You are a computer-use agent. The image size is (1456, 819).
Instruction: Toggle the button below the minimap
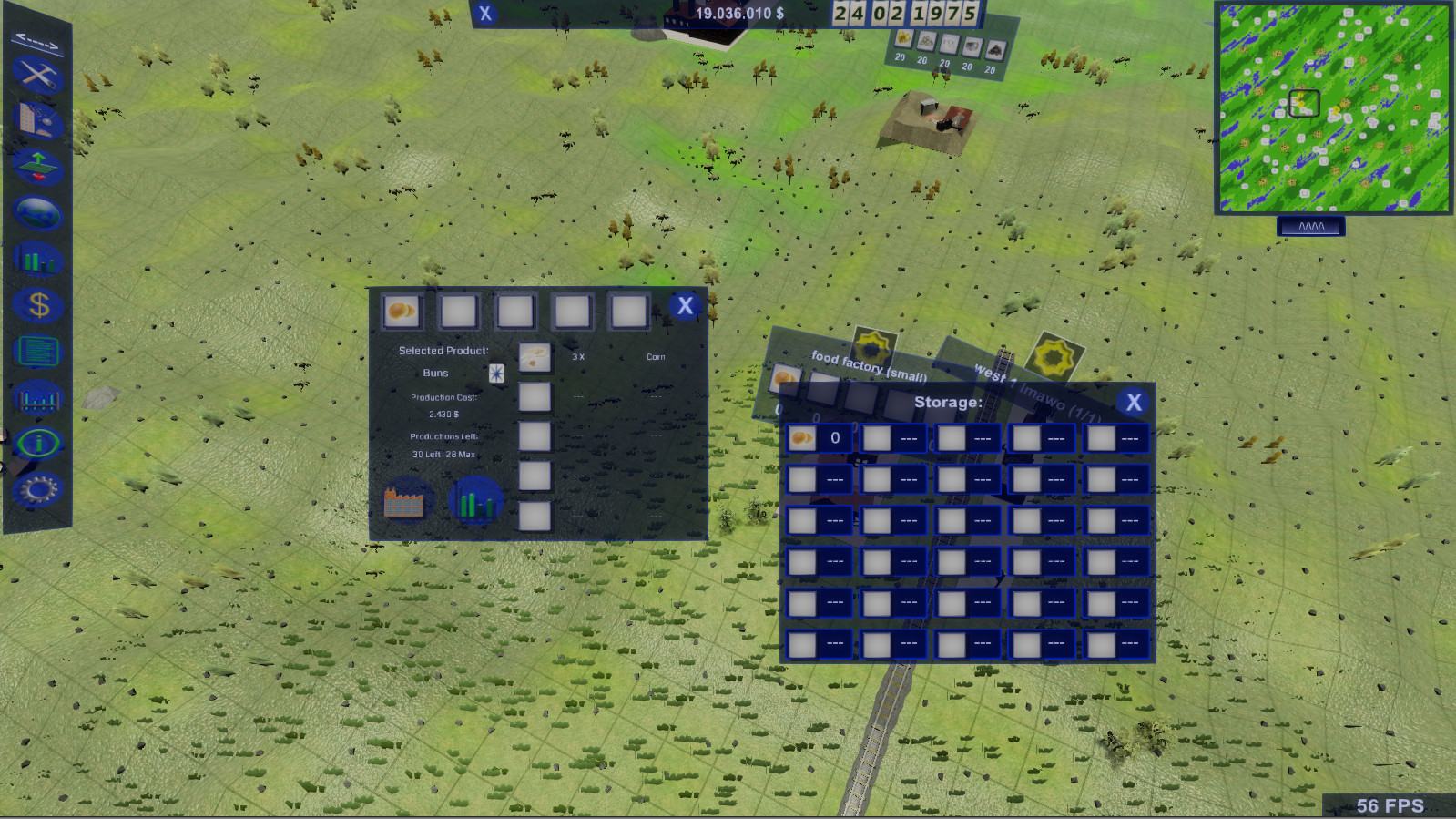[x=1311, y=226]
